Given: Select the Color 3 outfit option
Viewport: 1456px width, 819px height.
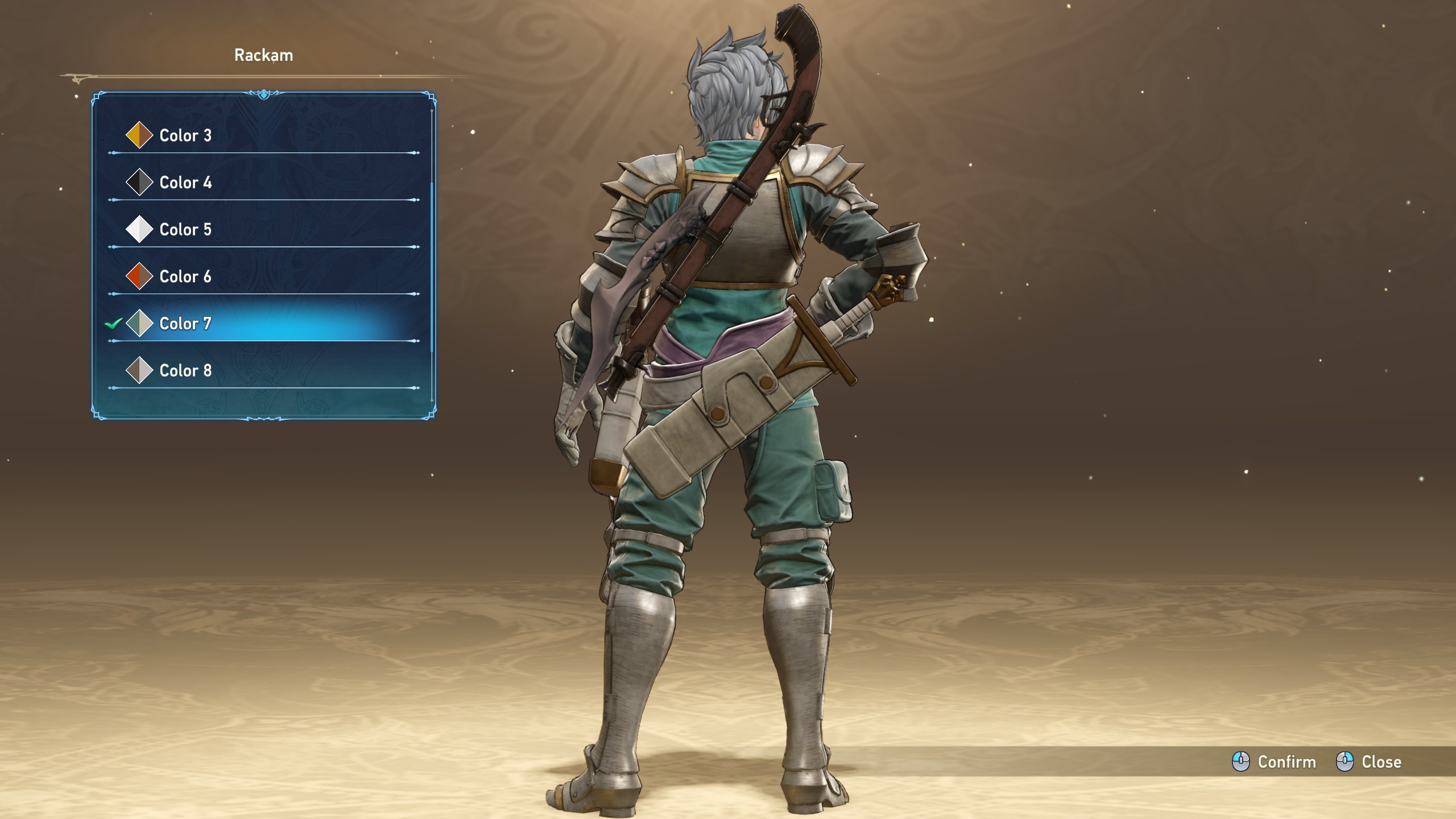Looking at the screenshot, I should click(x=185, y=135).
